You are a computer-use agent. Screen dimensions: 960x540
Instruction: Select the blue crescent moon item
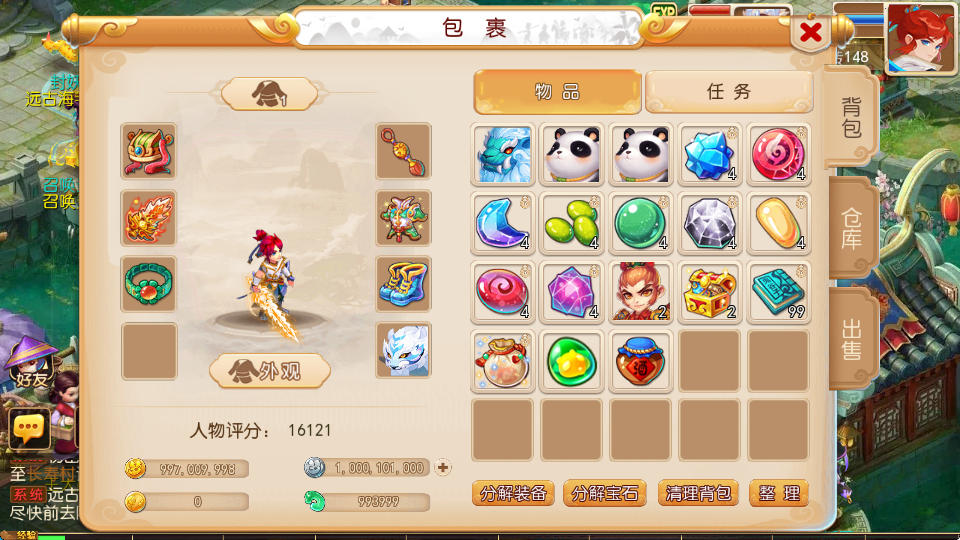503,223
